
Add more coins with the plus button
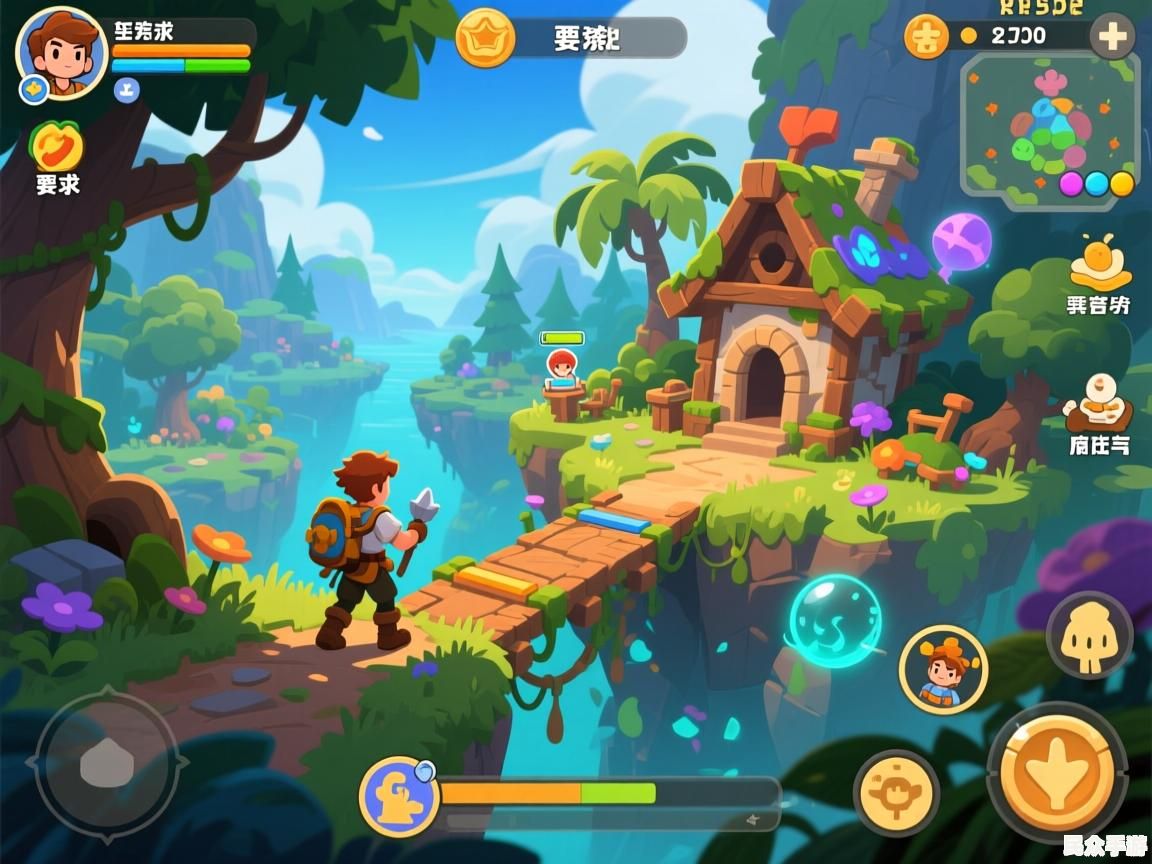1111,38
